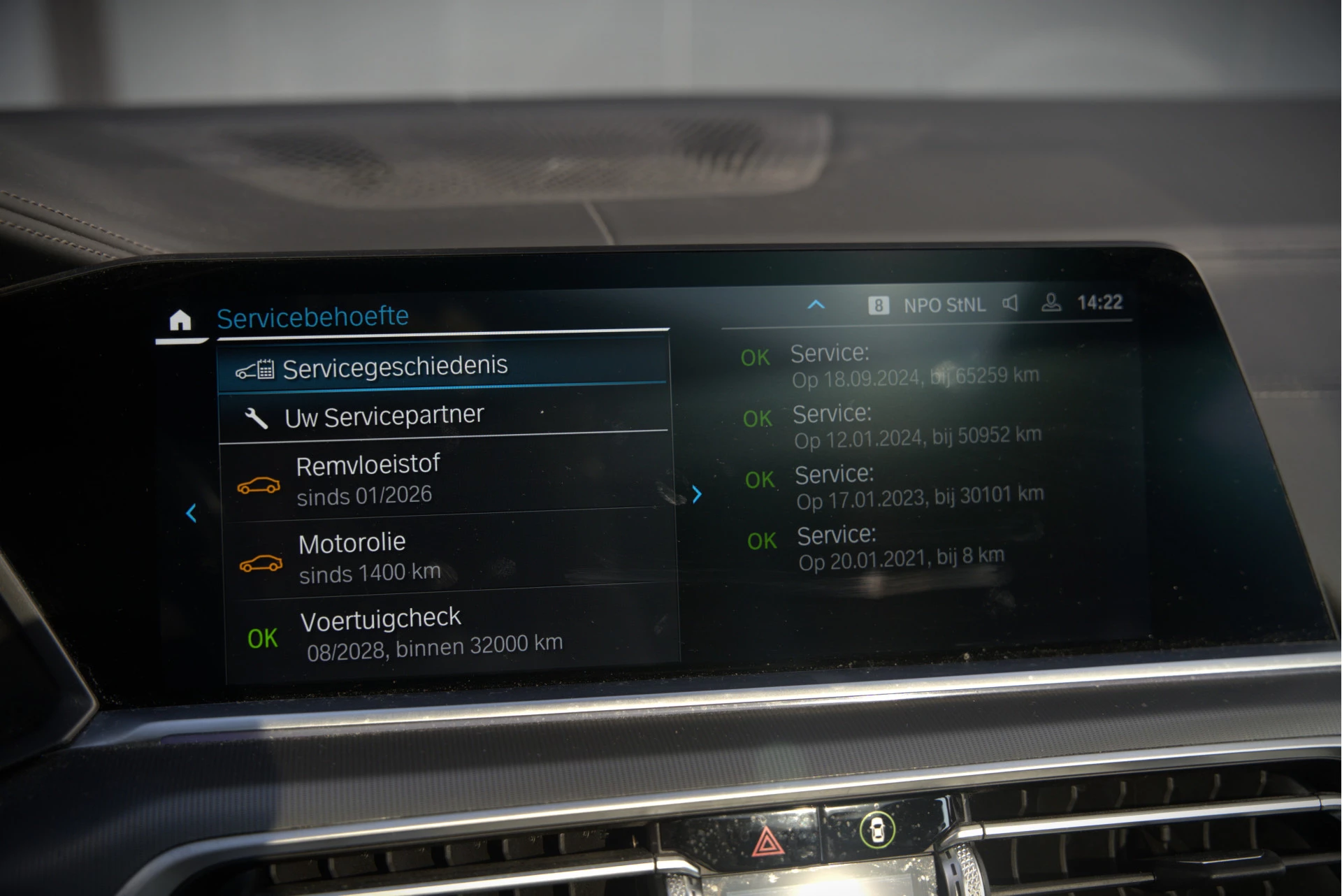Click the left blue arrow
This screenshot has width=1342, height=896.
(x=192, y=513)
